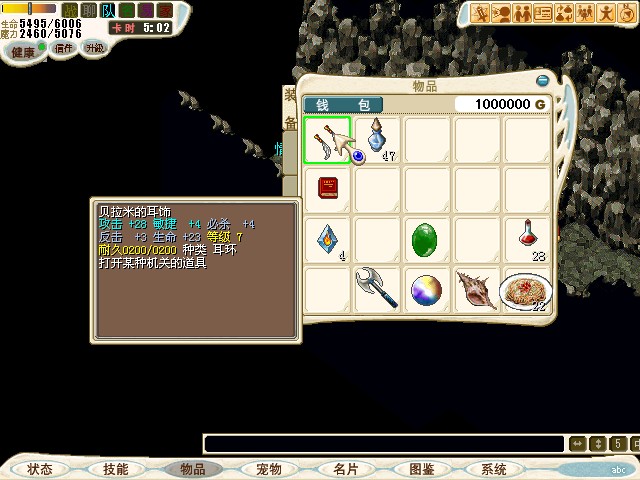Viewport: 640px width, 480px height.
Task: Click the red book item
Action: coord(327,189)
